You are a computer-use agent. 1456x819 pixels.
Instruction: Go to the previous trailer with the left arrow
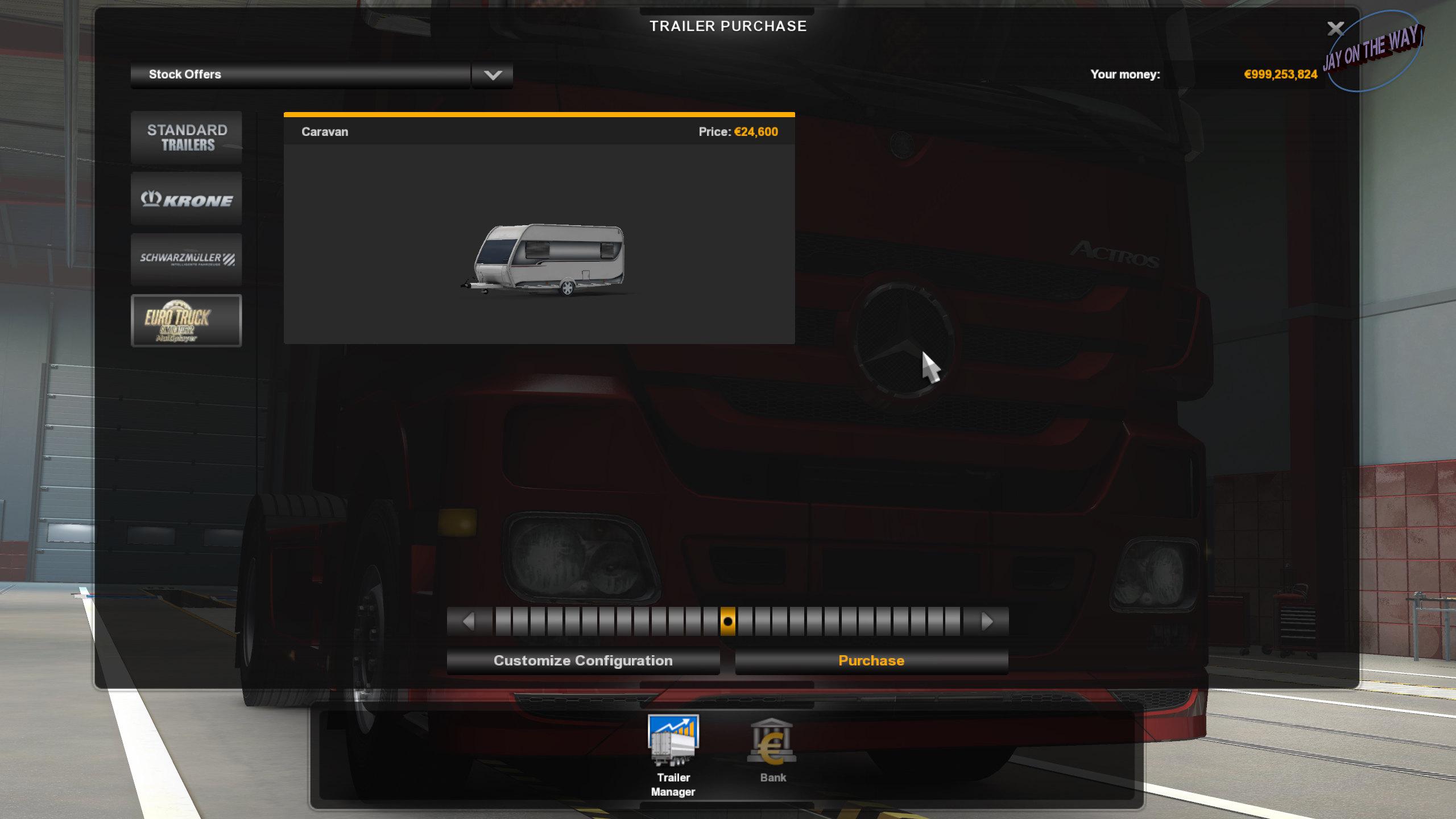pyautogui.click(x=468, y=621)
